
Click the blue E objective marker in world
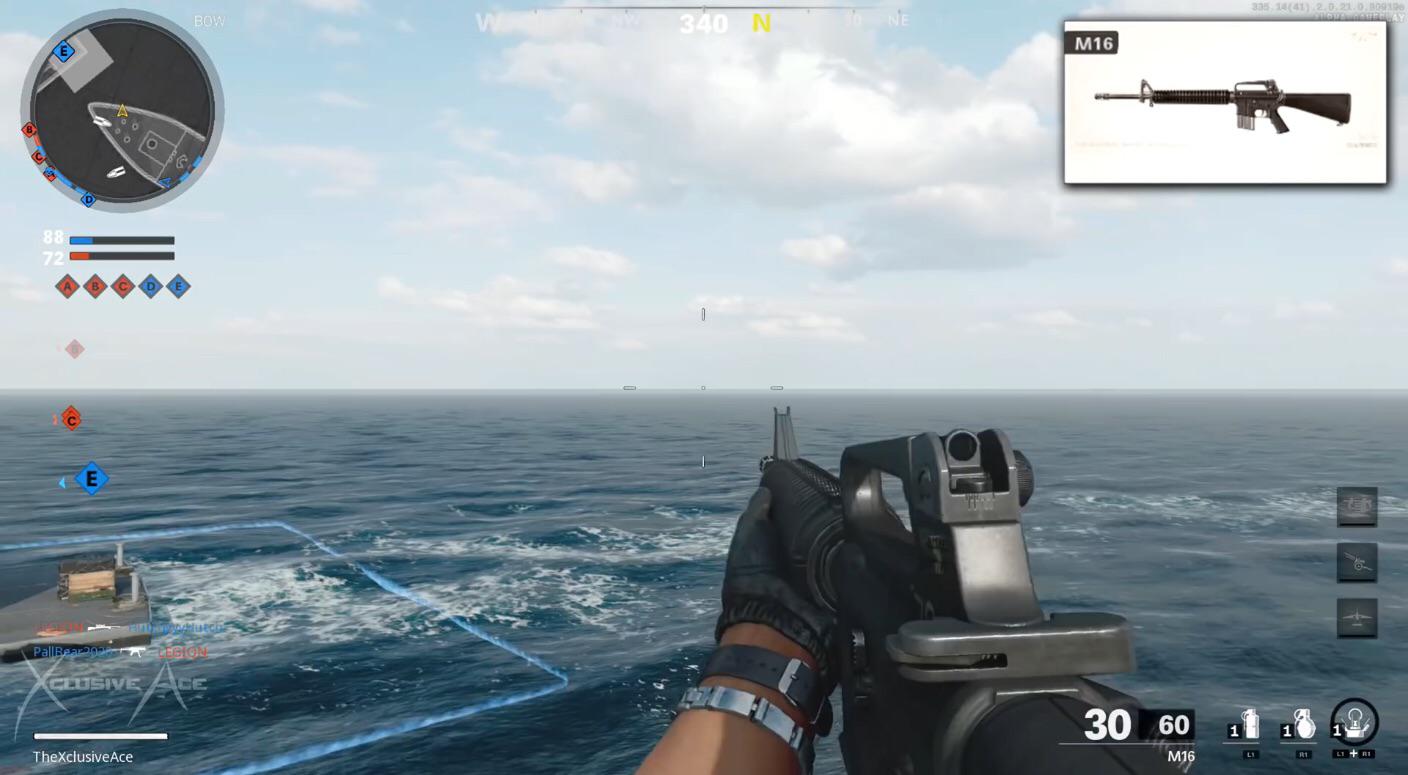coord(91,479)
